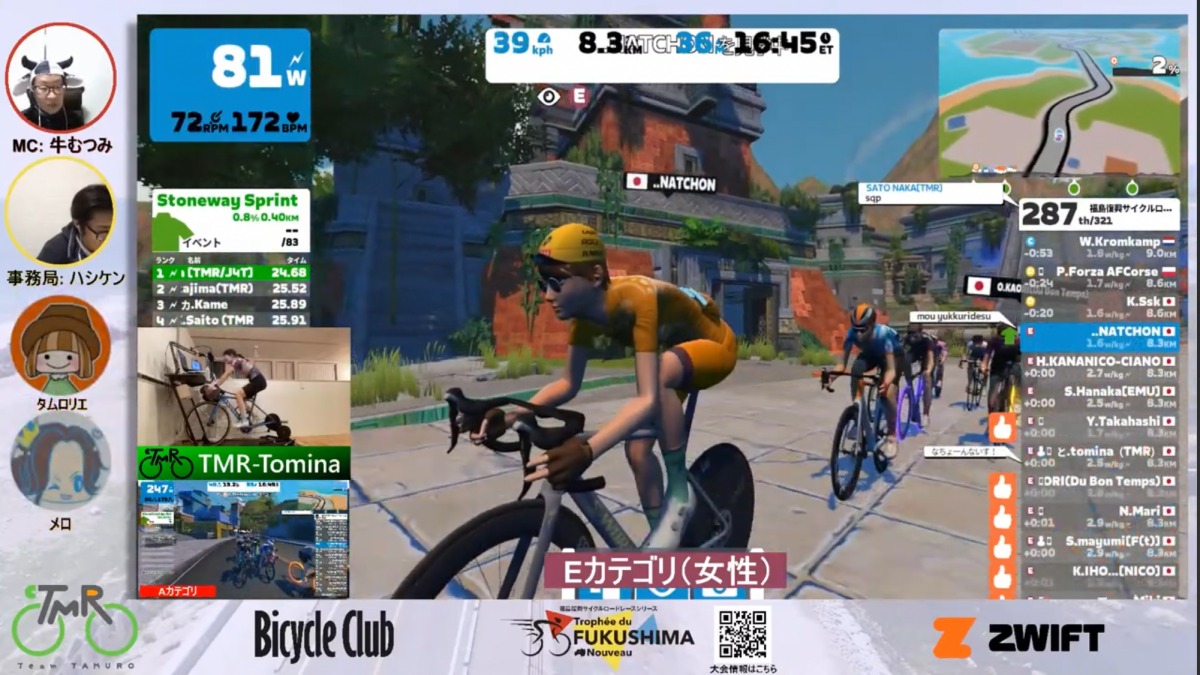This screenshot has height=675, width=1200.
Task: Select S.mayumi[F(t)] rider row
Action: pos(1099,546)
